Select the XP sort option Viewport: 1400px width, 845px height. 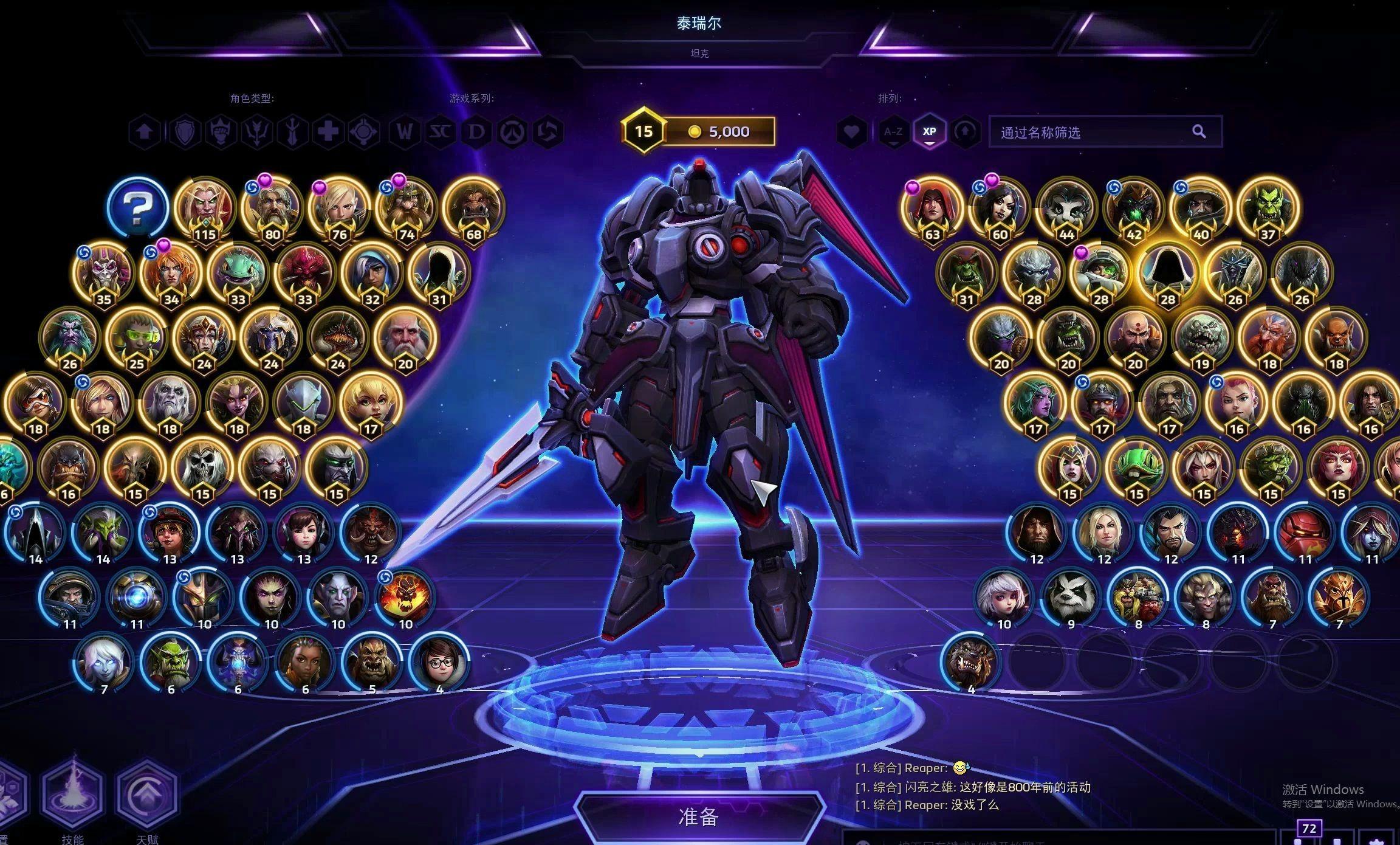coord(929,131)
